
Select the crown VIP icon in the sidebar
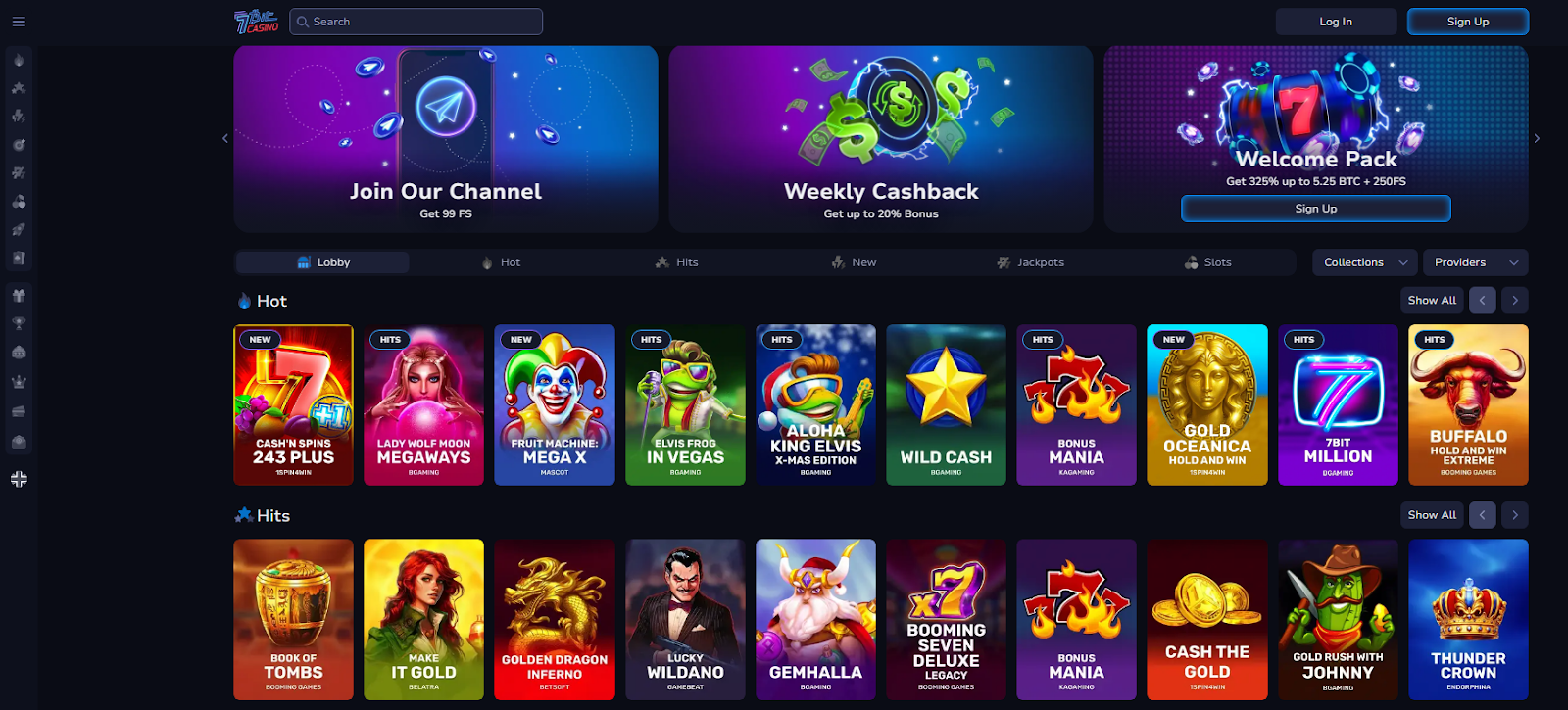(19, 381)
